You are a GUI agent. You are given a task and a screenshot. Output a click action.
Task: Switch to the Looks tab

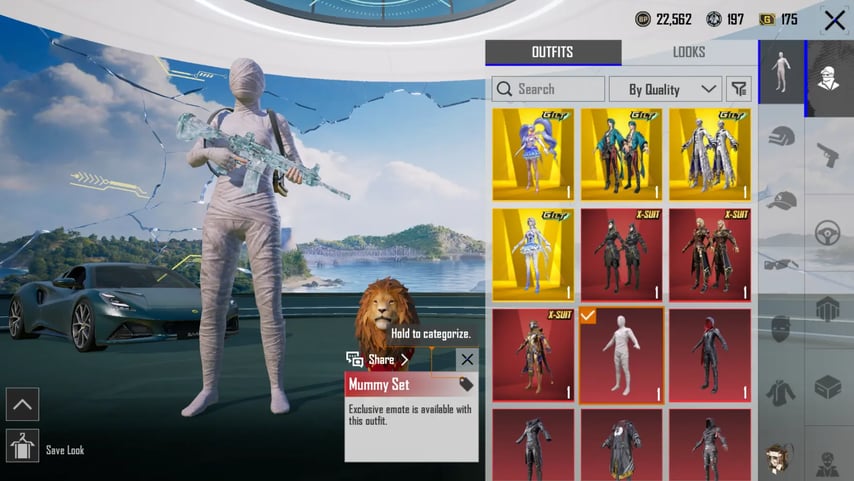point(688,52)
